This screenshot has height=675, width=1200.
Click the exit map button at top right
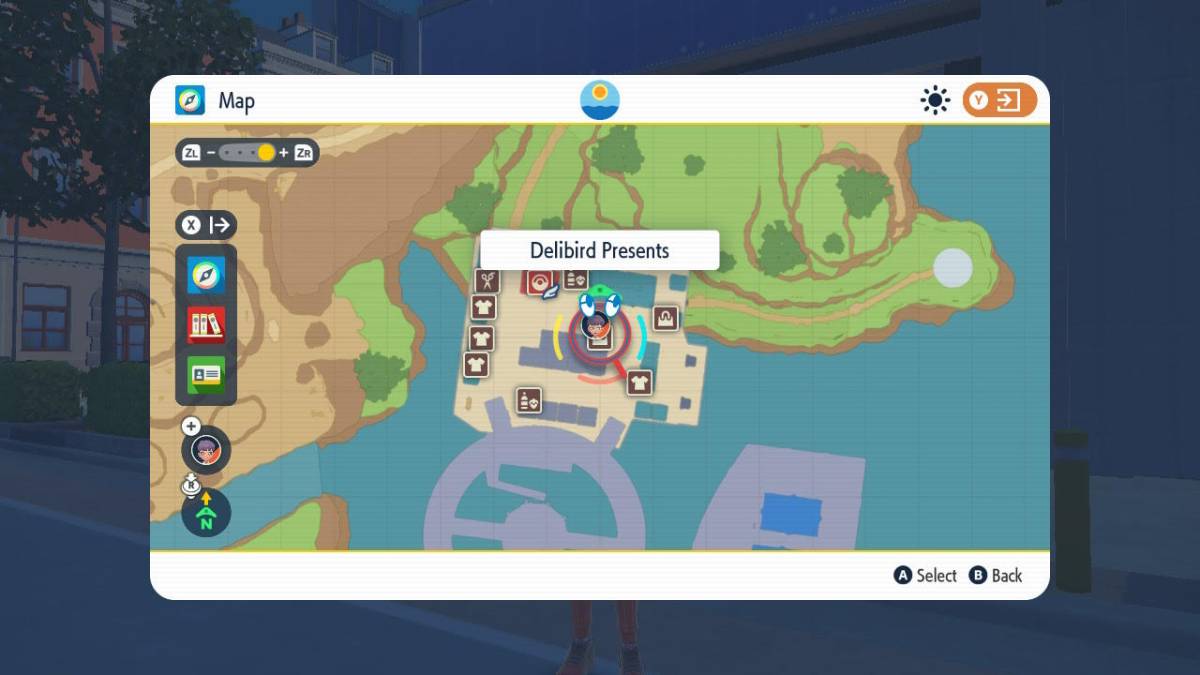[999, 100]
